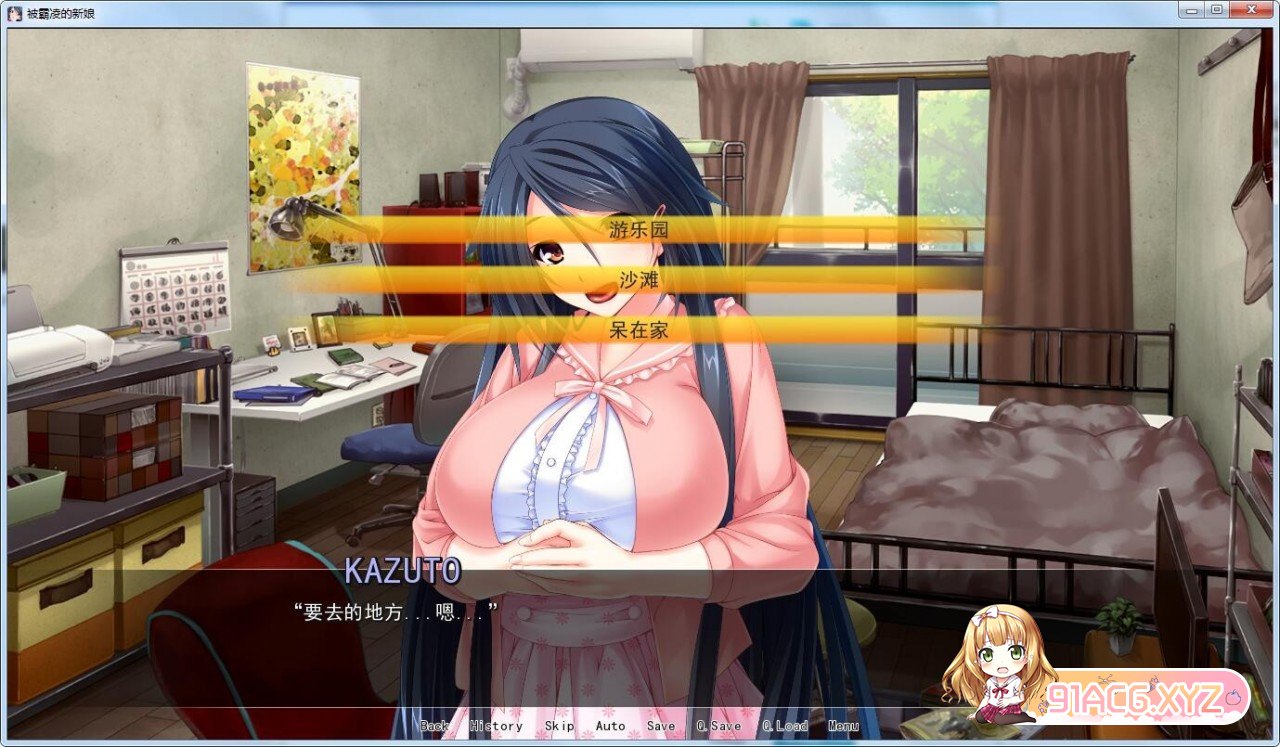This screenshot has width=1280, height=747.
Task: Minimize the game window
Action: click(1192, 10)
